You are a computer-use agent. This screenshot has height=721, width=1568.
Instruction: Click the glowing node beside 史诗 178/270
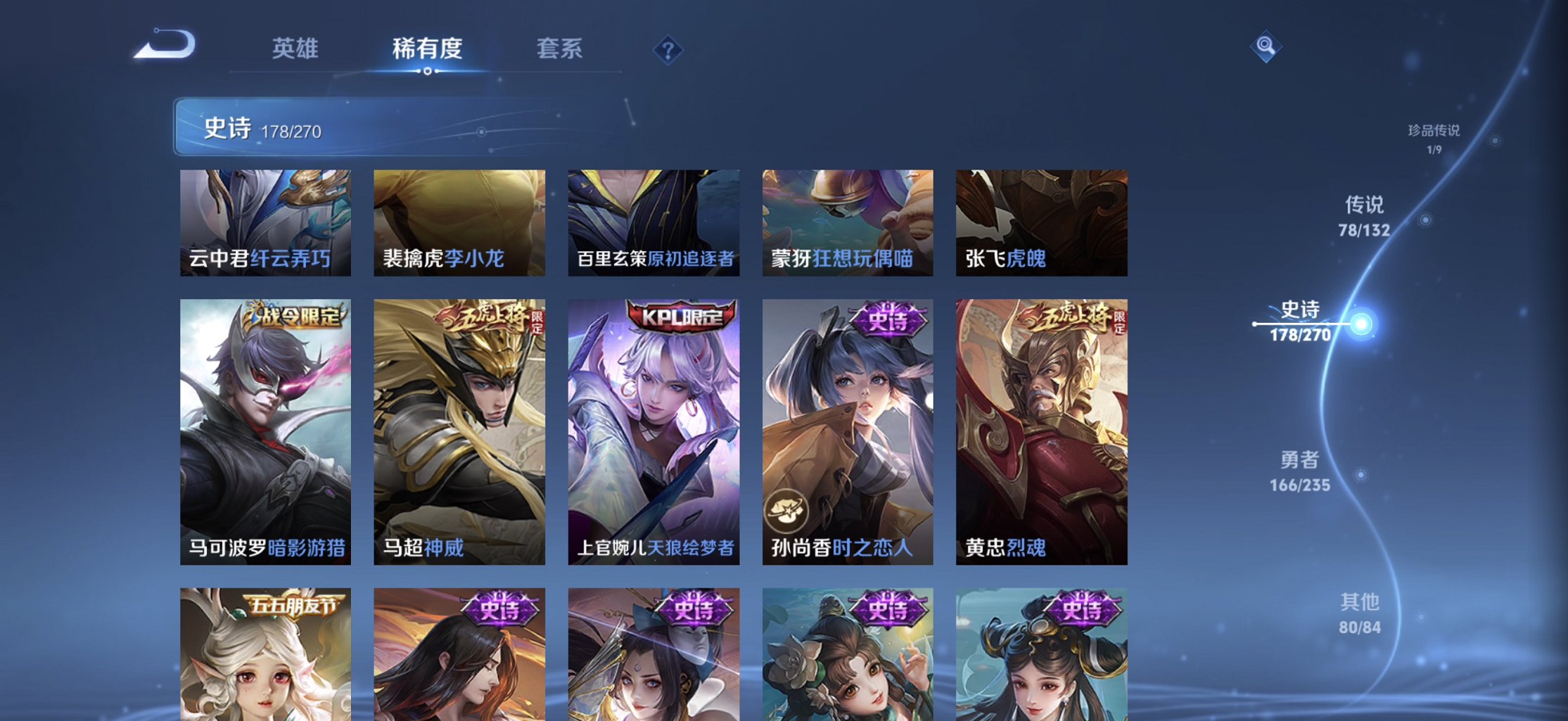pos(1362,324)
